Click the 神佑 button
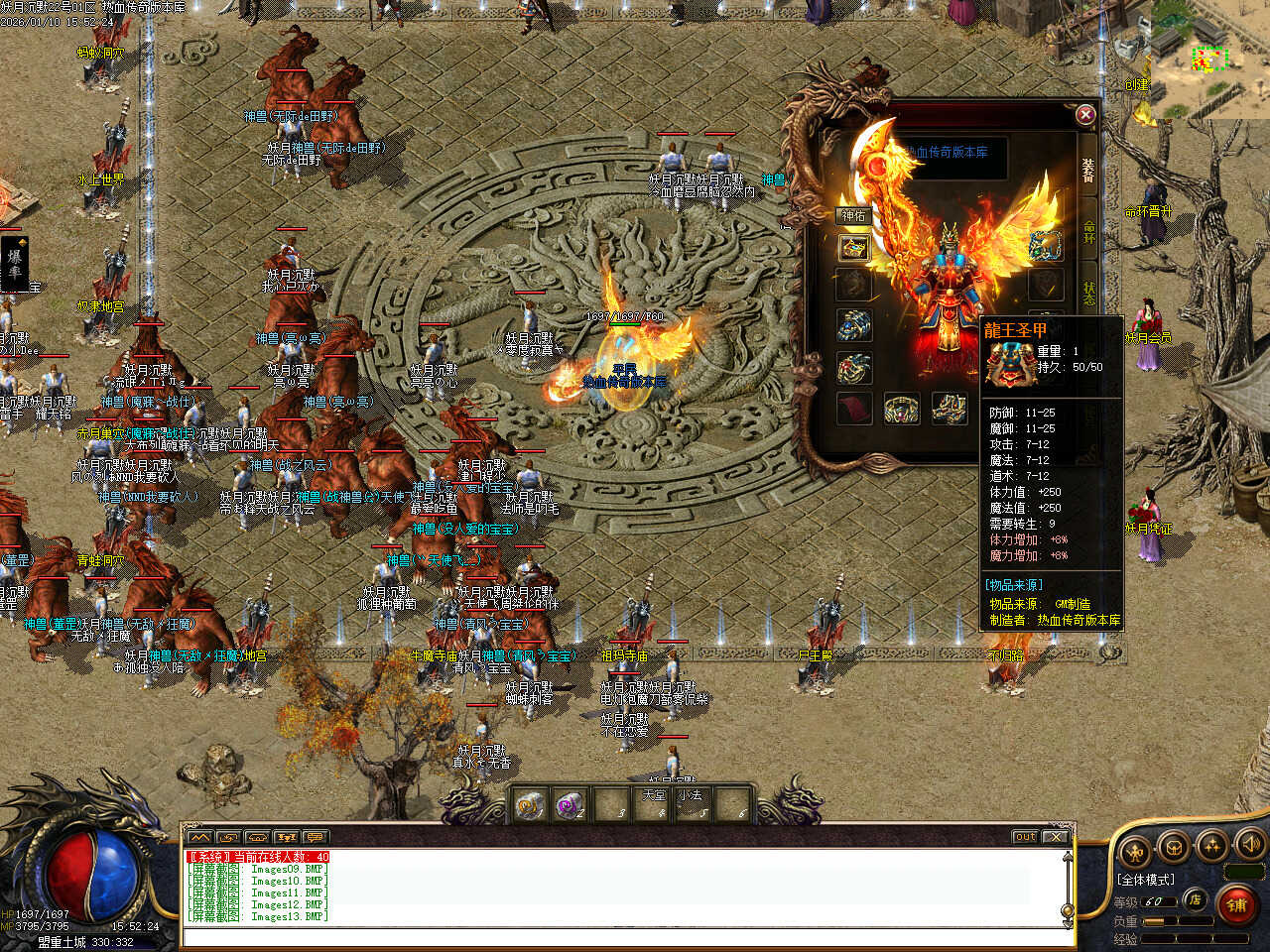 pyautogui.click(x=853, y=215)
